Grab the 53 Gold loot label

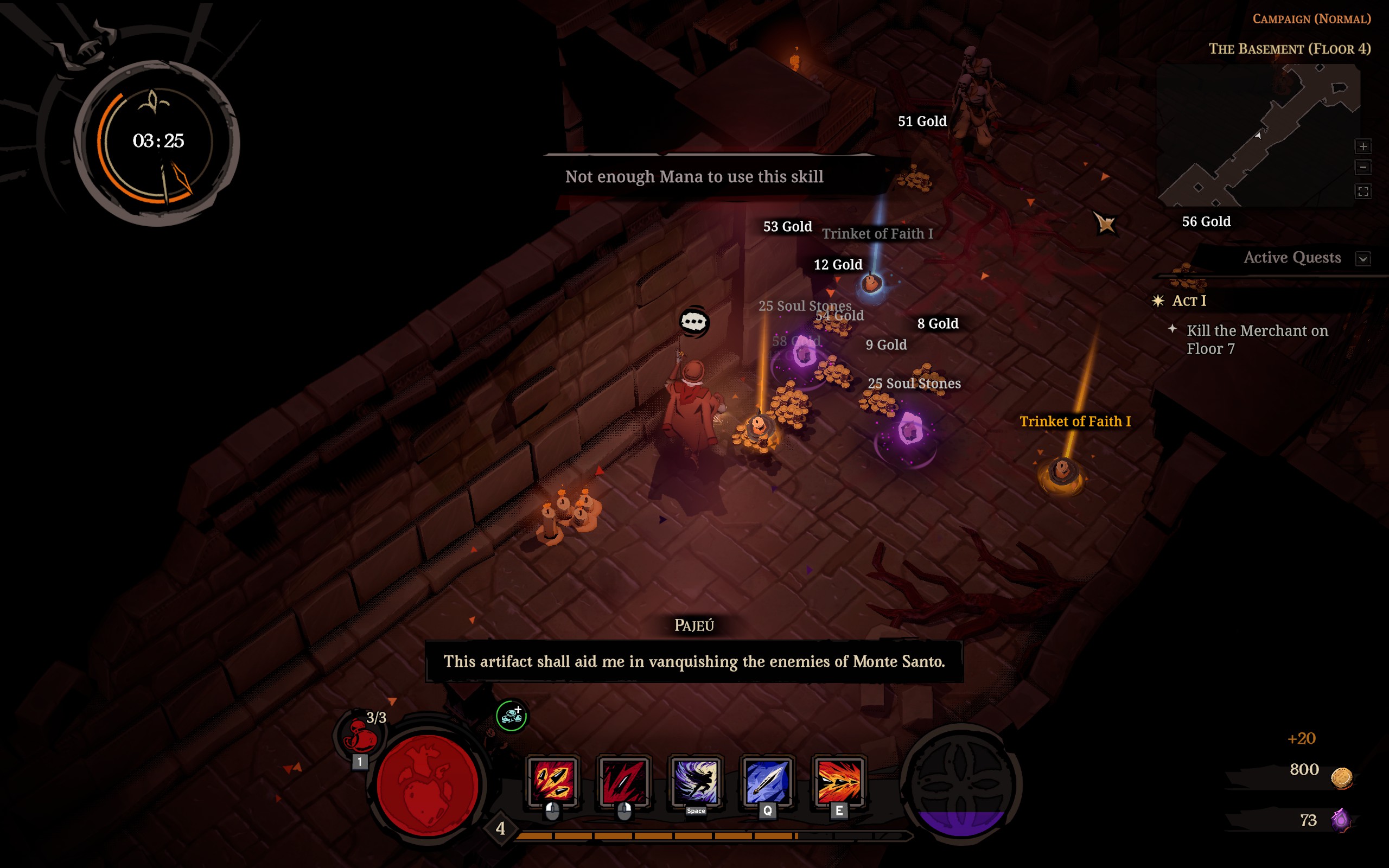coord(787,227)
